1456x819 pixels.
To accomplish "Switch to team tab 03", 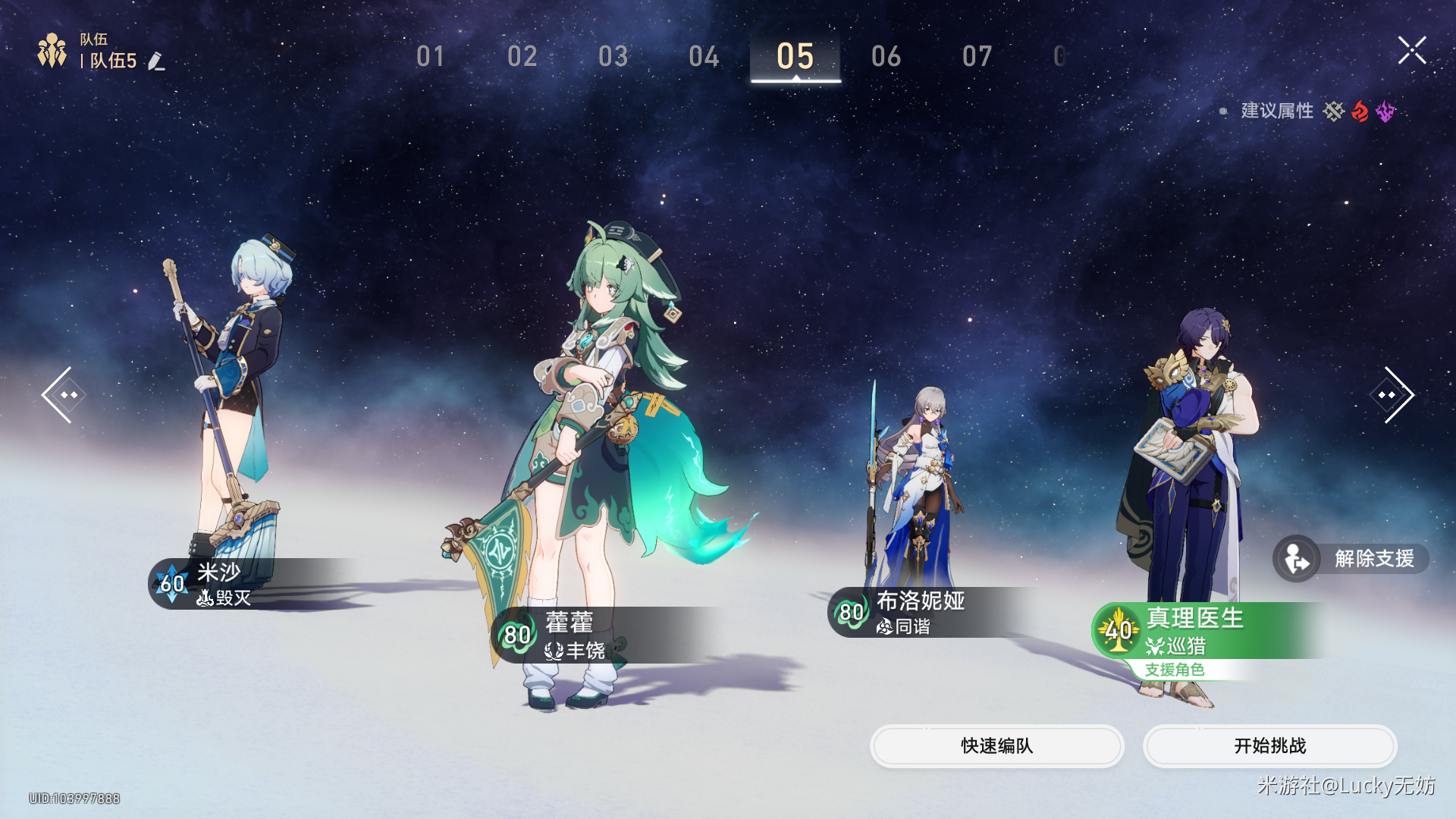I will tap(615, 56).
